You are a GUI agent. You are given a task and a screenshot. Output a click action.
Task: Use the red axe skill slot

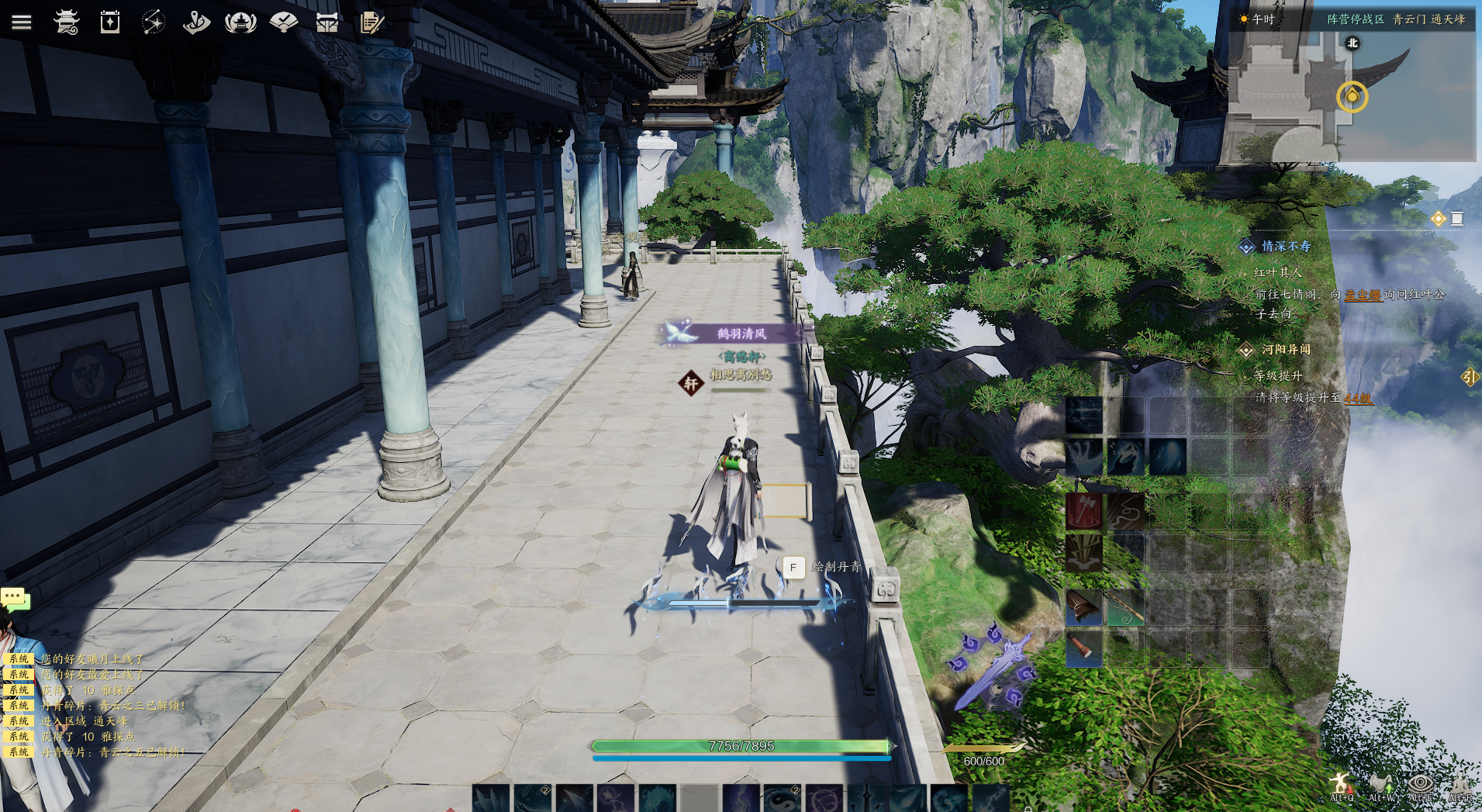[1083, 512]
